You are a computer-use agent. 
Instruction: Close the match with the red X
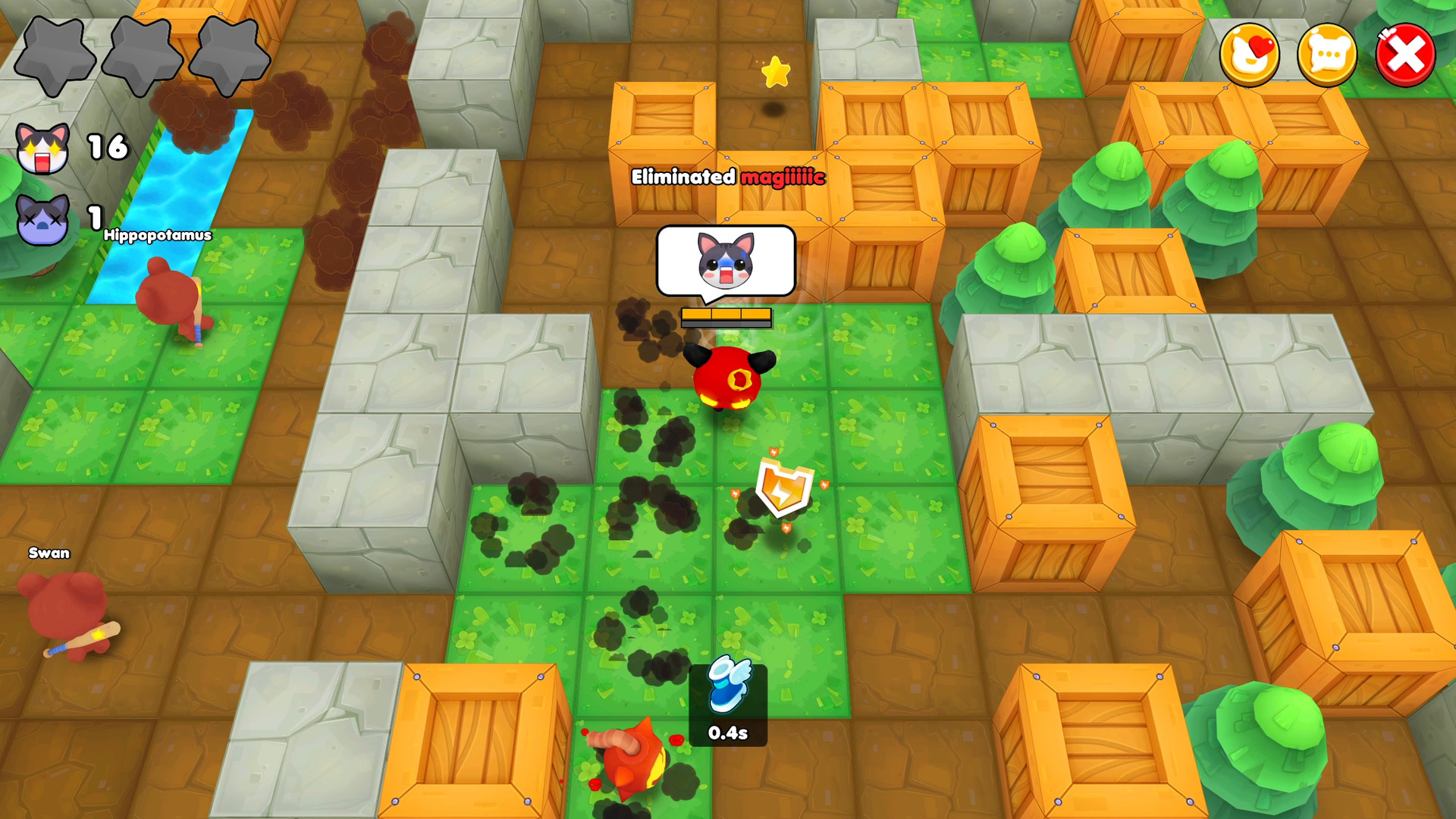click(1405, 55)
